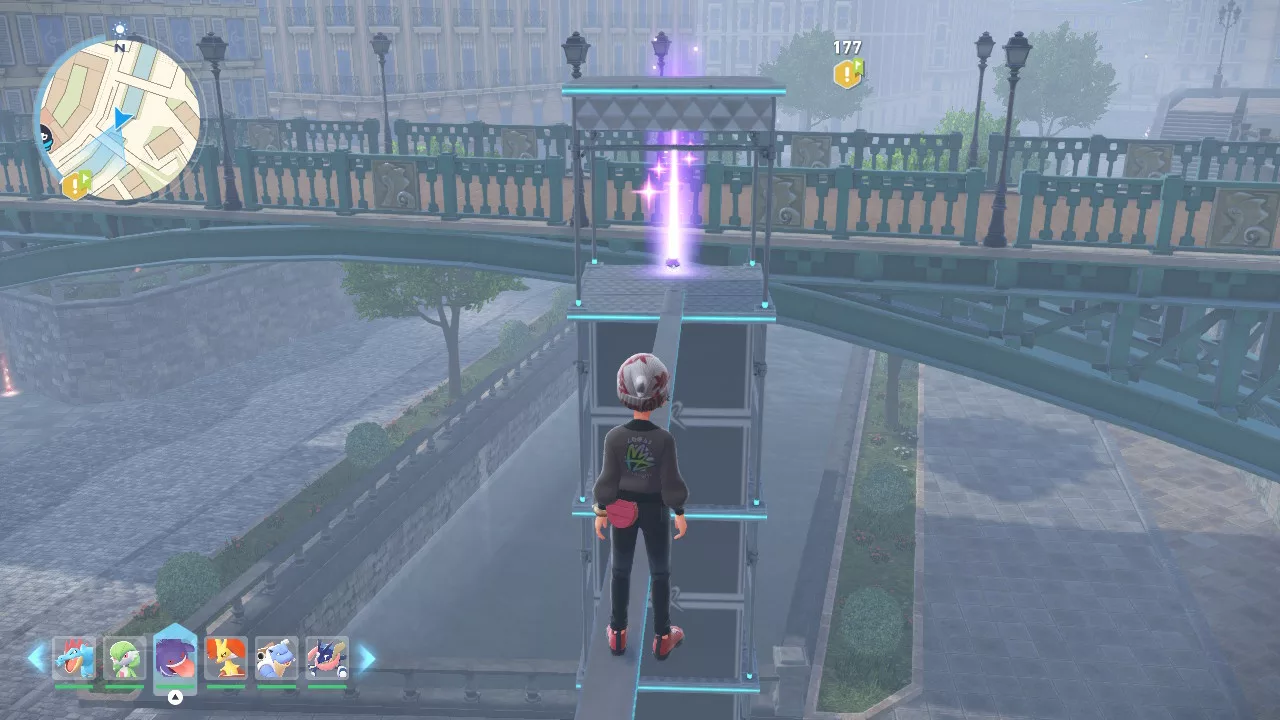
Task: Switch to Delphox in the party bar
Action: tap(225, 659)
